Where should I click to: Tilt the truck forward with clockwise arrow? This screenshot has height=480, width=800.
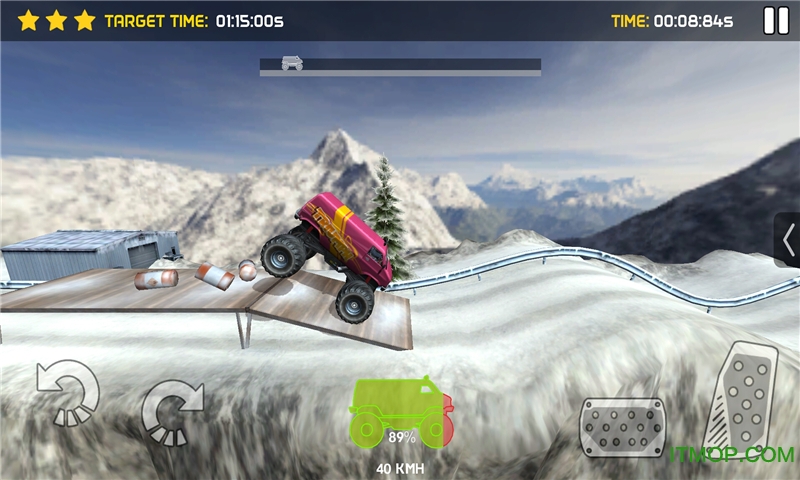click(x=172, y=411)
